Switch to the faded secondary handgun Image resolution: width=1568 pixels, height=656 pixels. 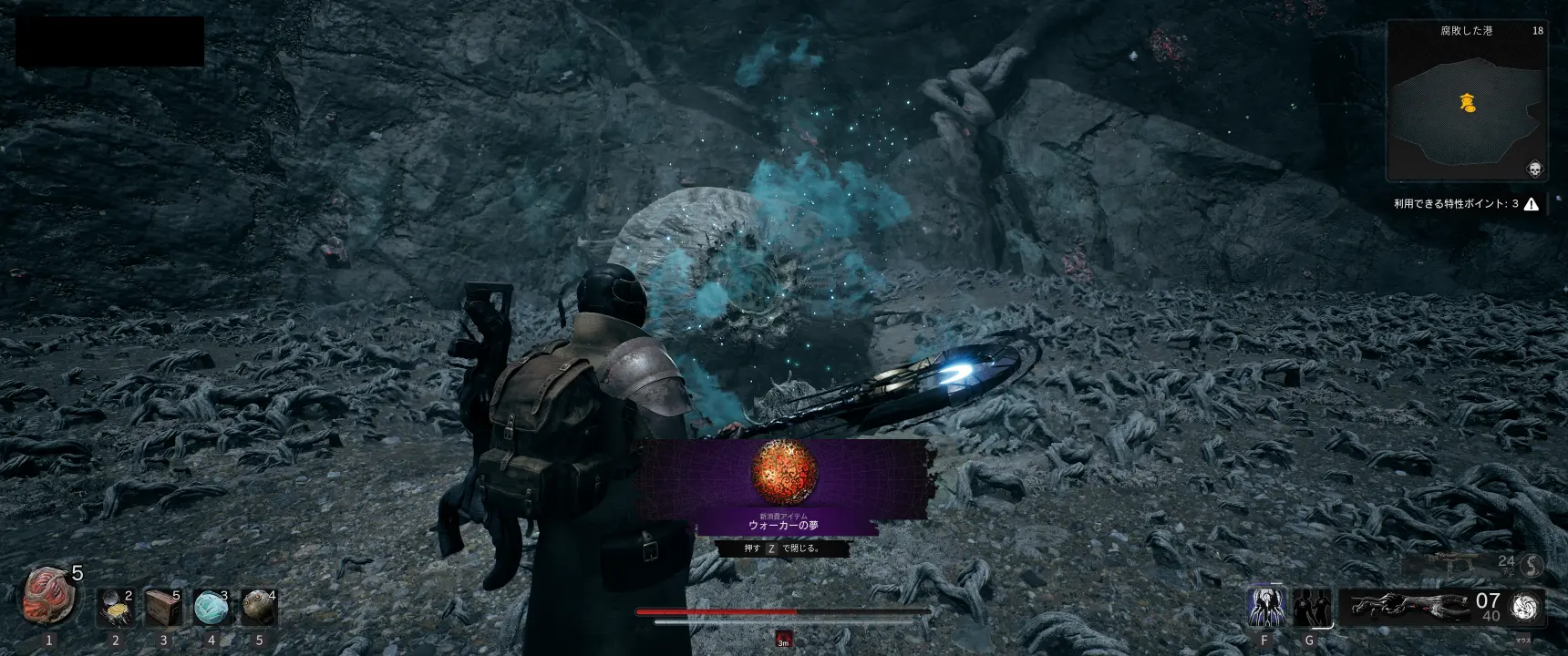pyautogui.click(x=1454, y=564)
